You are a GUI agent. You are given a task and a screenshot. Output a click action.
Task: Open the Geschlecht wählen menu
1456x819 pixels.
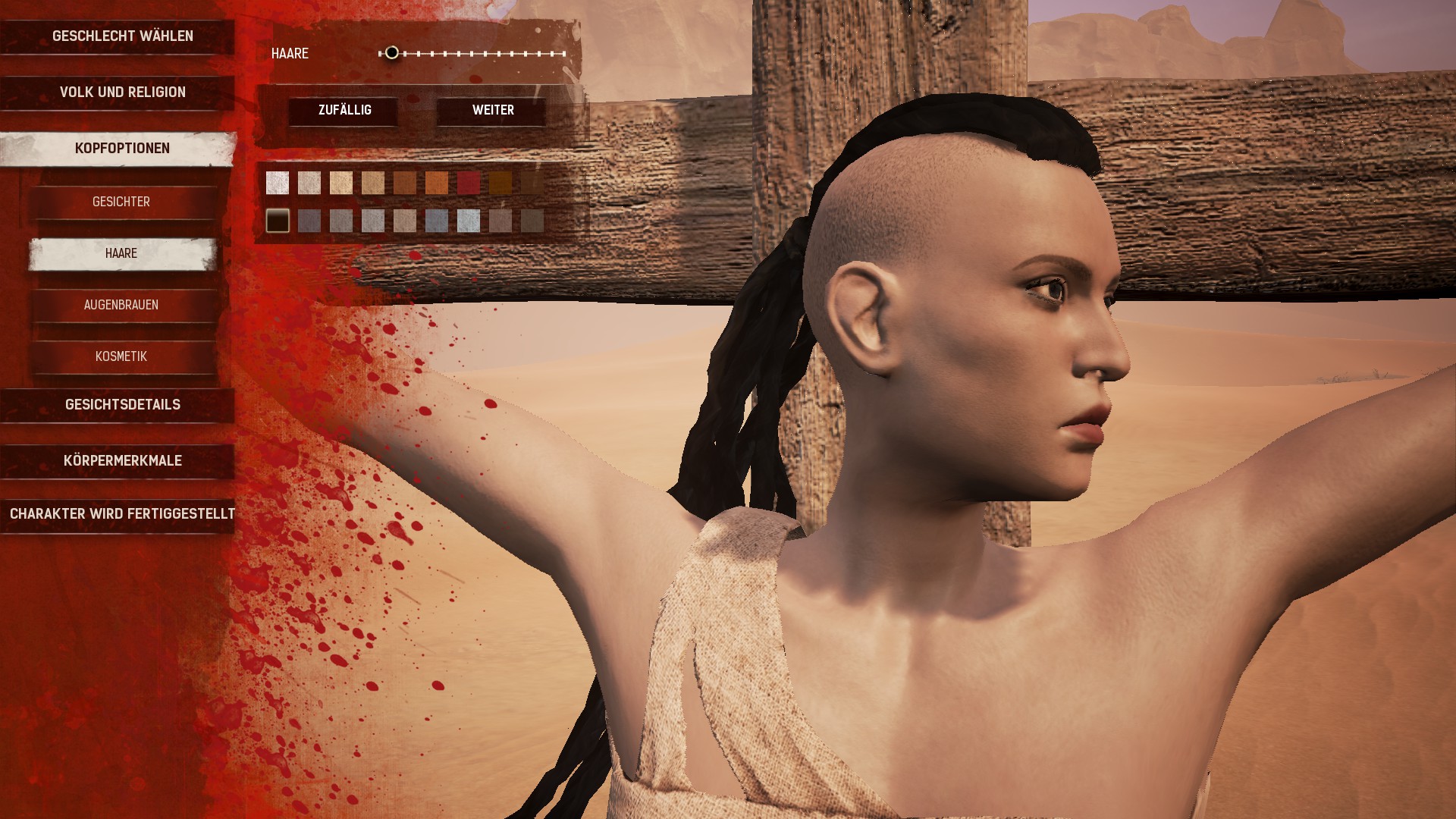point(122,36)
